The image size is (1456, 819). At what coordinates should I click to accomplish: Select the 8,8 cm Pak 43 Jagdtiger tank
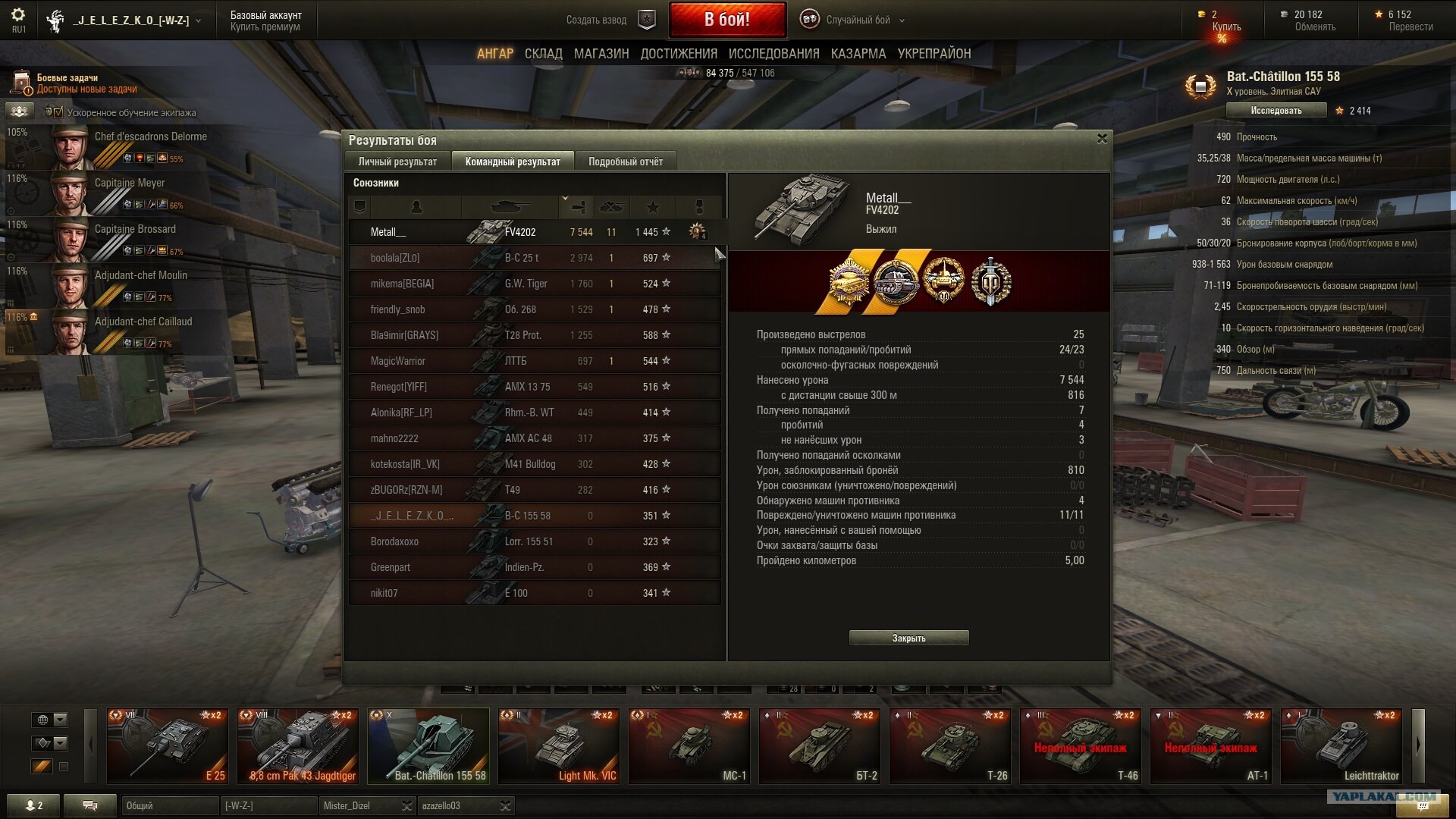pos(298,745)
